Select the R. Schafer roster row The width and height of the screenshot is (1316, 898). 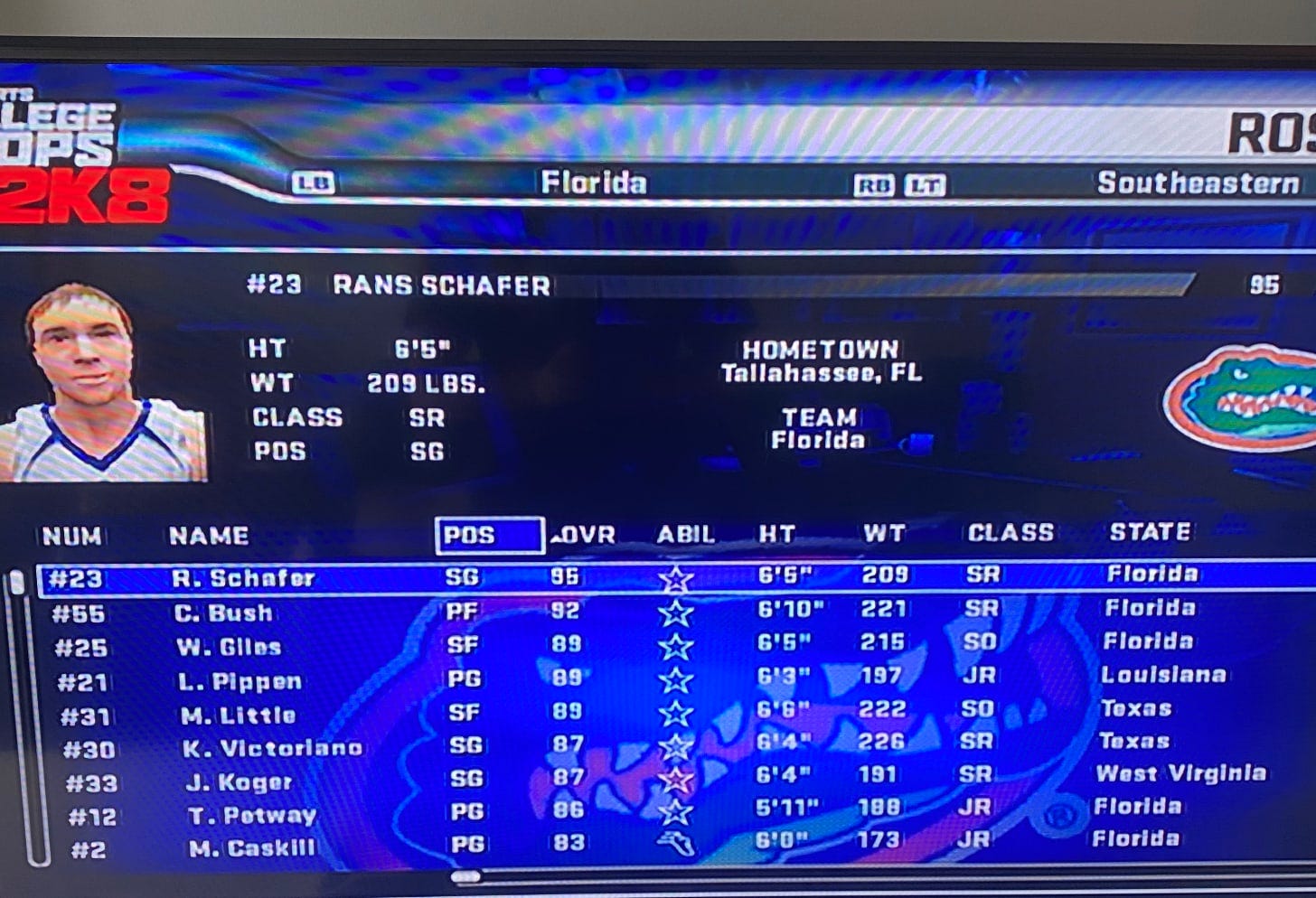coord(244,577)
